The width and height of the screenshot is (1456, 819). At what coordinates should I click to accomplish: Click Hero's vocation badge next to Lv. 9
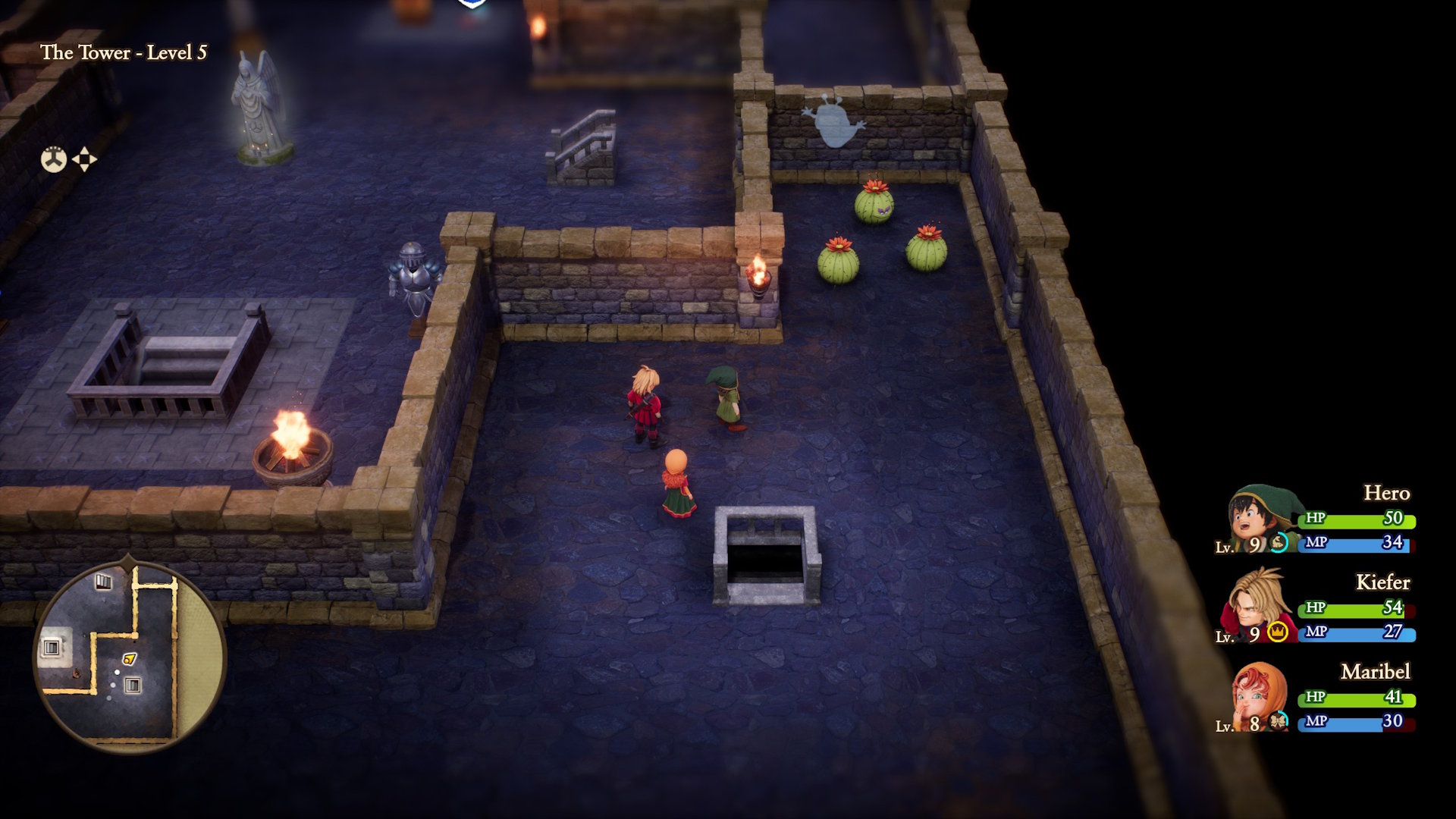tap(1279, 542)
